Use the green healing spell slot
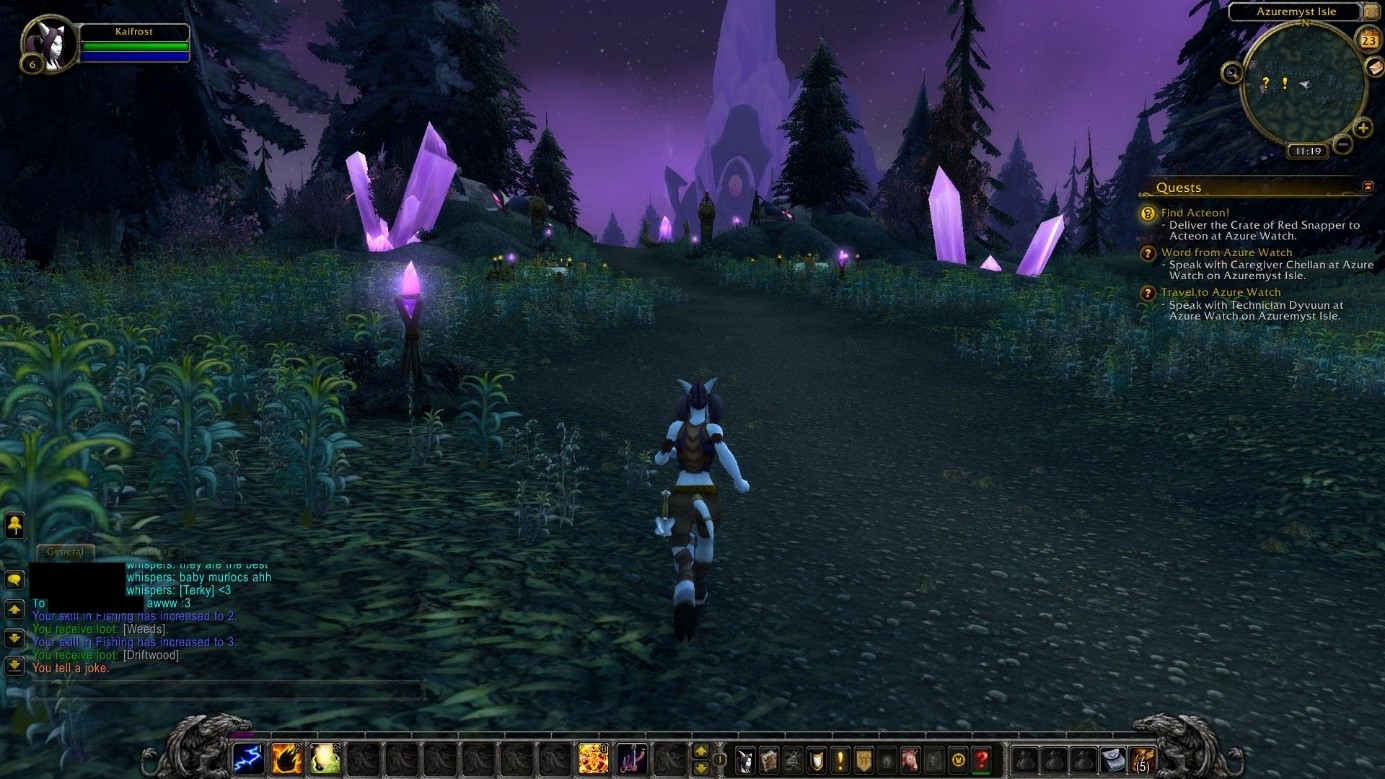 click(x=325, y=759)
